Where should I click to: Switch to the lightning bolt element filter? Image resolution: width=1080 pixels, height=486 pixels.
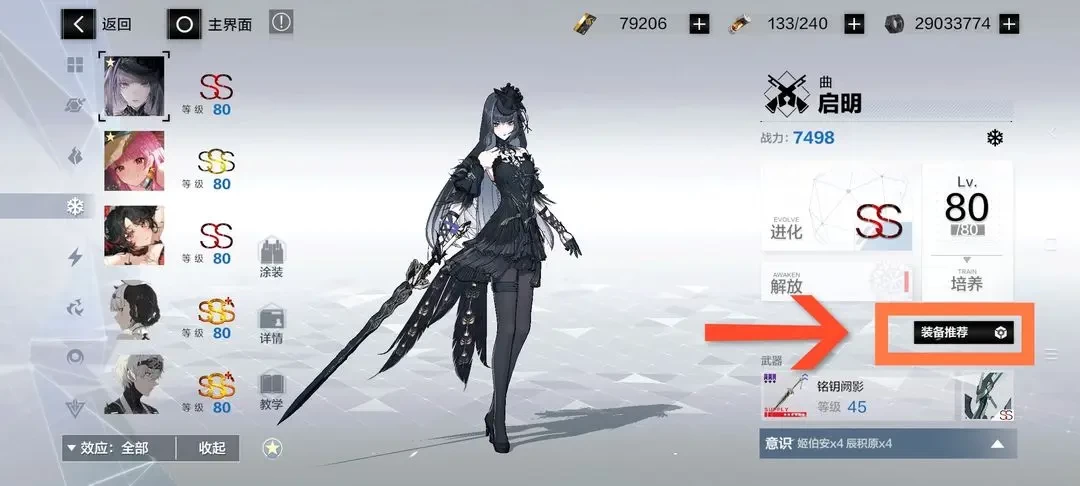75,257
